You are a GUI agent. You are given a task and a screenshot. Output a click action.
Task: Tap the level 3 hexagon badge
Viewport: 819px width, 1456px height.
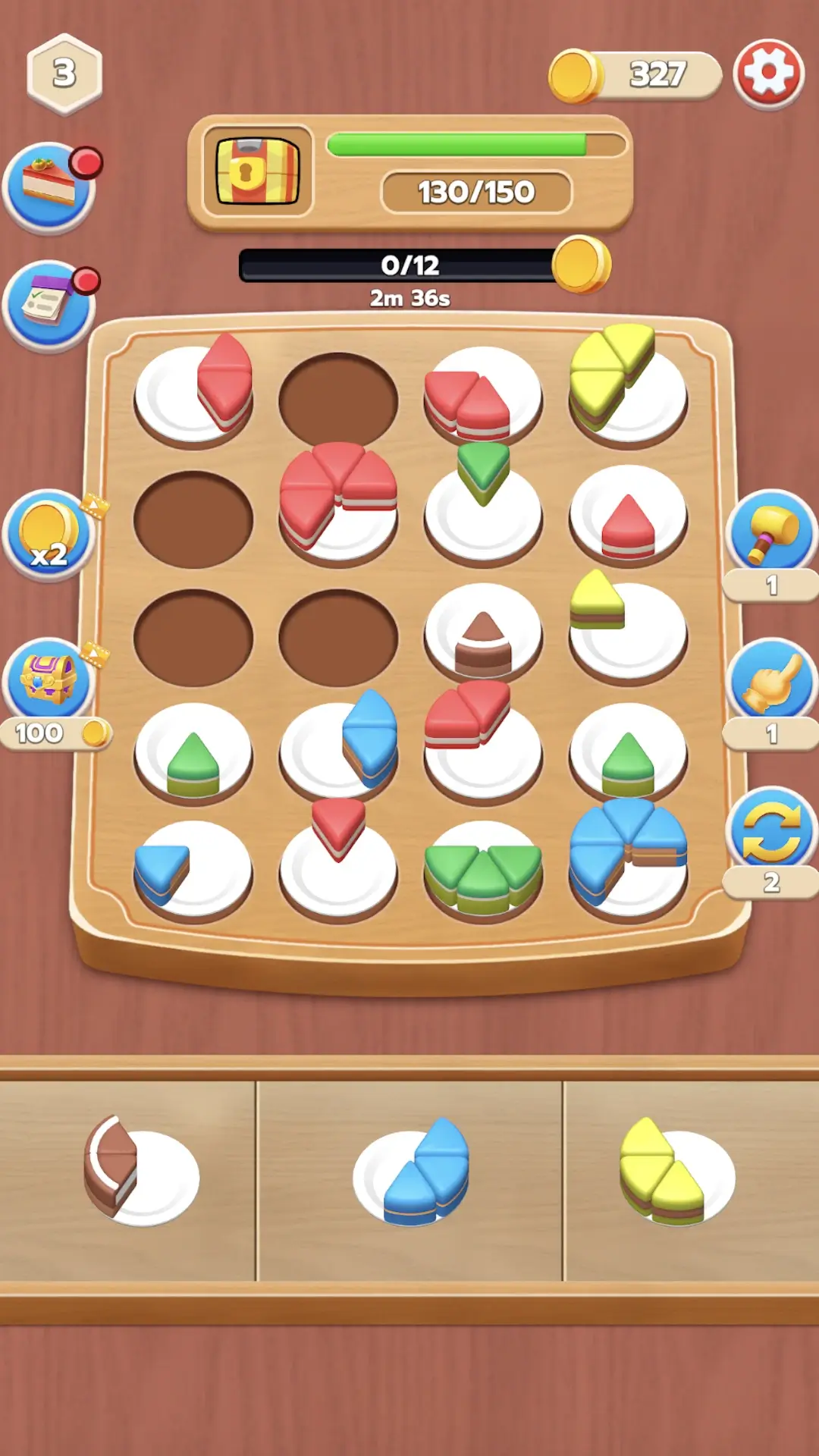(x=64, y=74)
